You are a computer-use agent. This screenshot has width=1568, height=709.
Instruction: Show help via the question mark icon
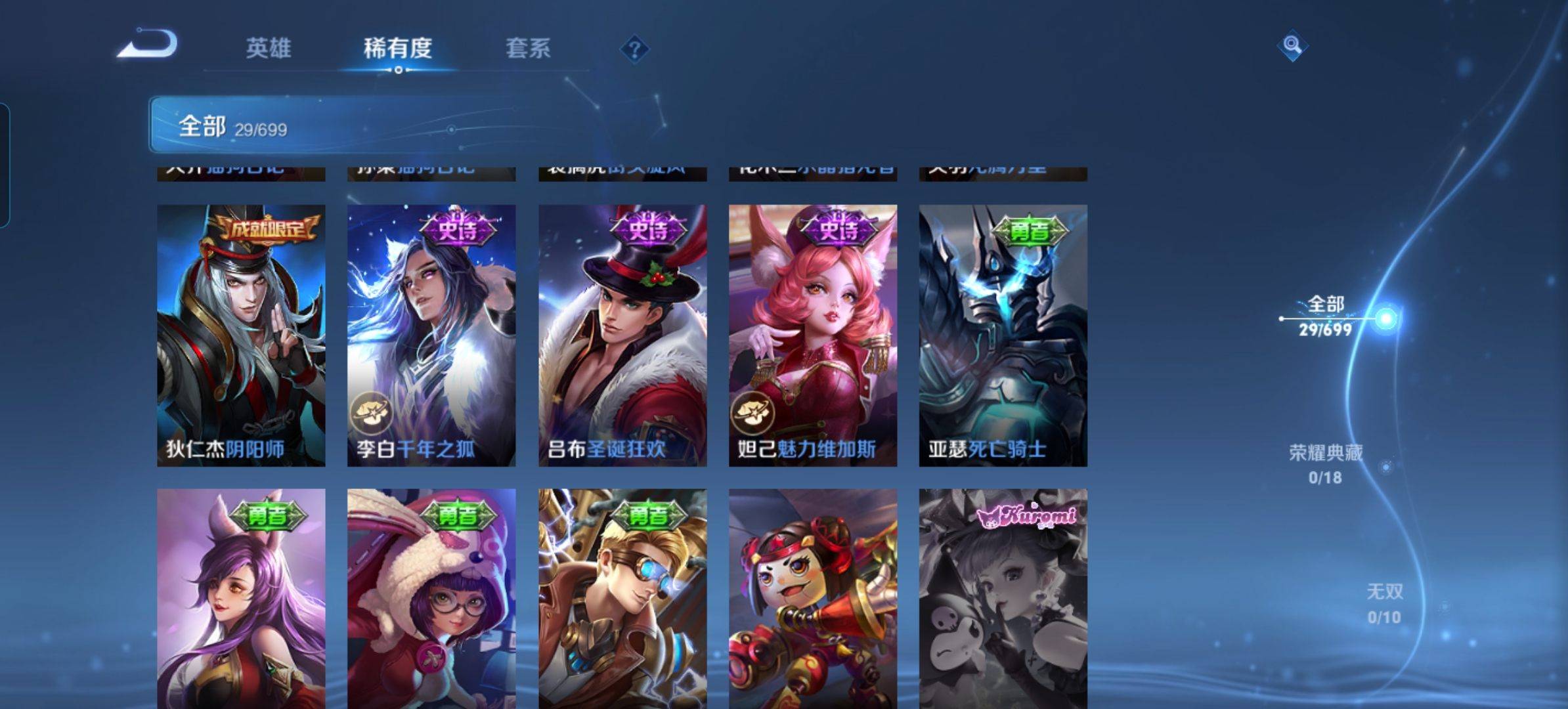[634, 49]
